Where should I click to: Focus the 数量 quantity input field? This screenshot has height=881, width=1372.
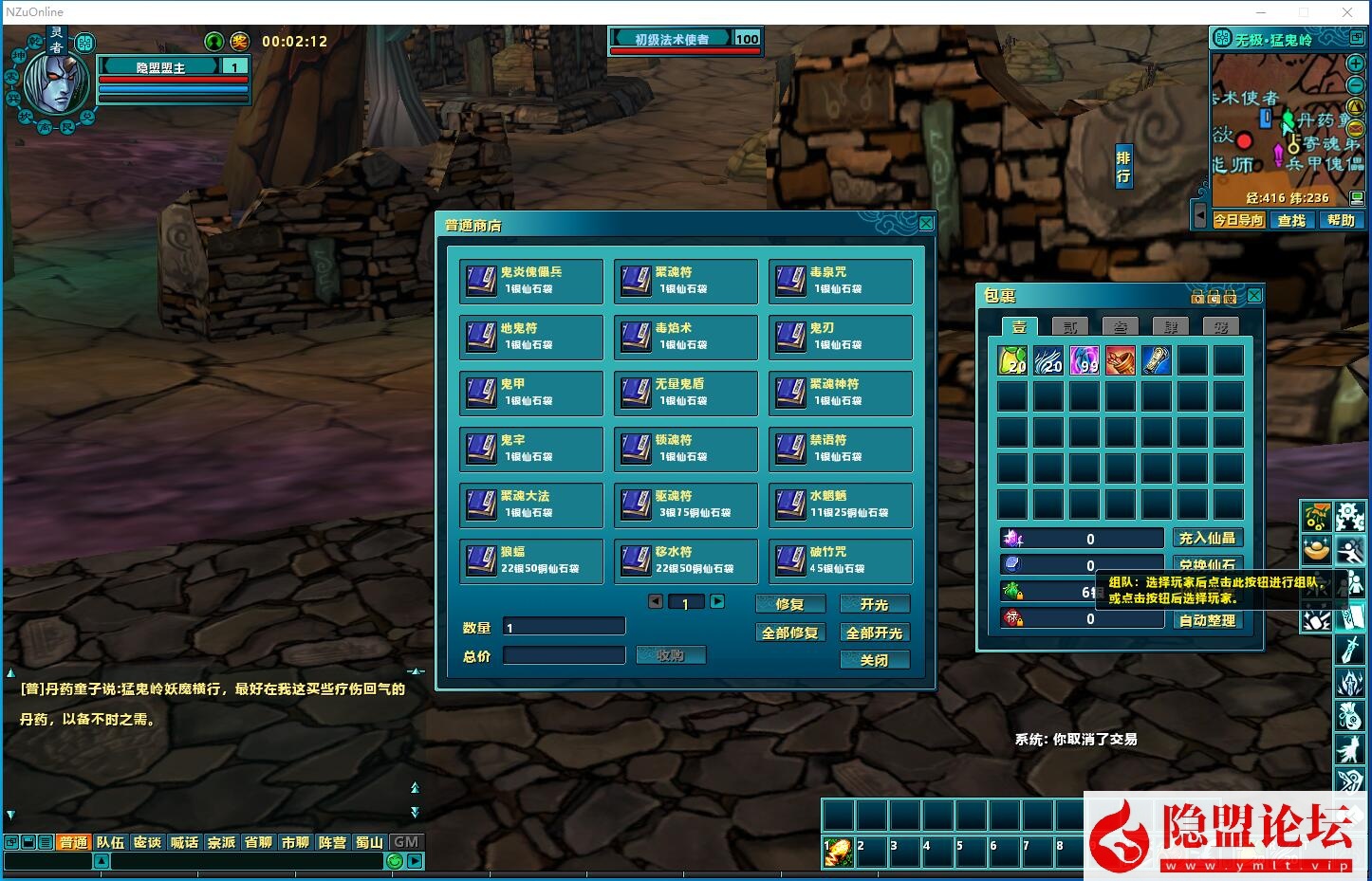(x=564, y=627)
